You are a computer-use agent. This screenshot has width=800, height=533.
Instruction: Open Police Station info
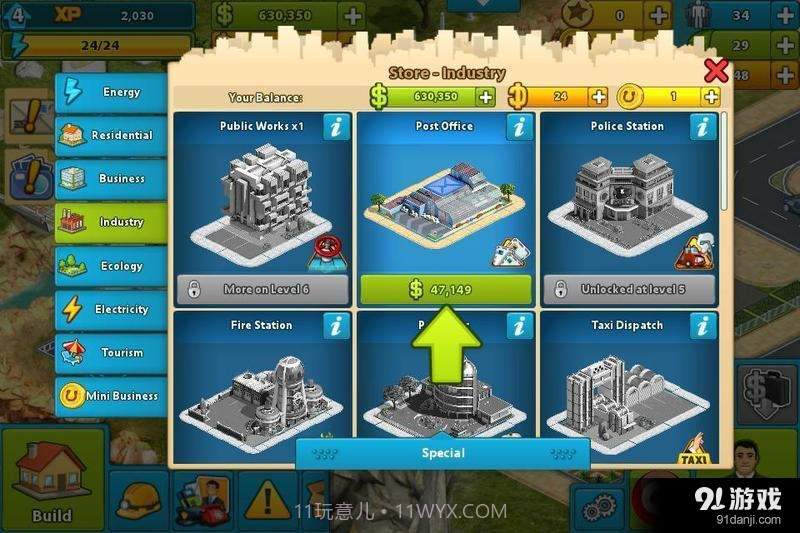pyautogui.click(x=703, y=127)
